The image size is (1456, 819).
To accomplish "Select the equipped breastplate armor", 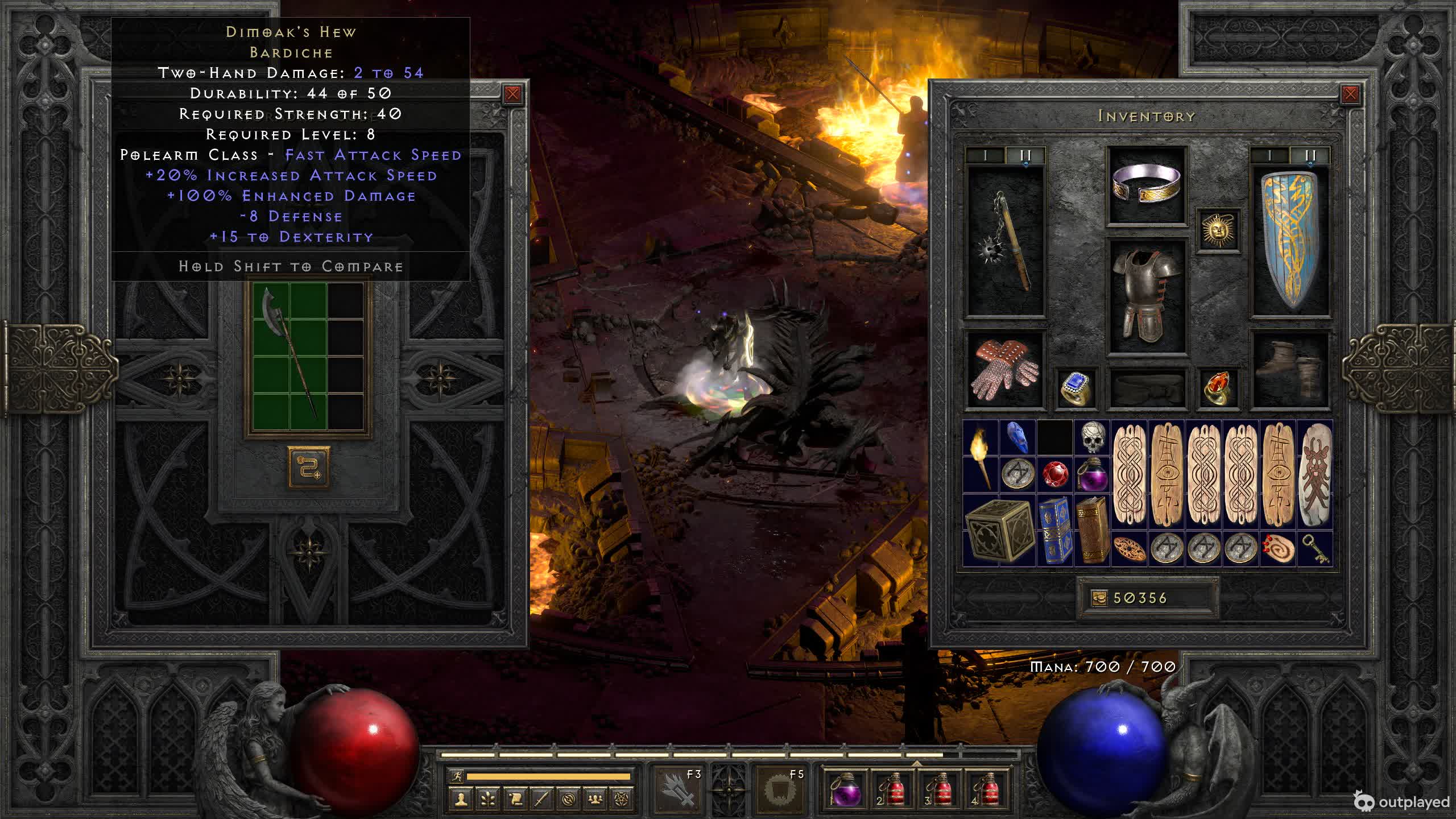I will tap(1146, 296).
